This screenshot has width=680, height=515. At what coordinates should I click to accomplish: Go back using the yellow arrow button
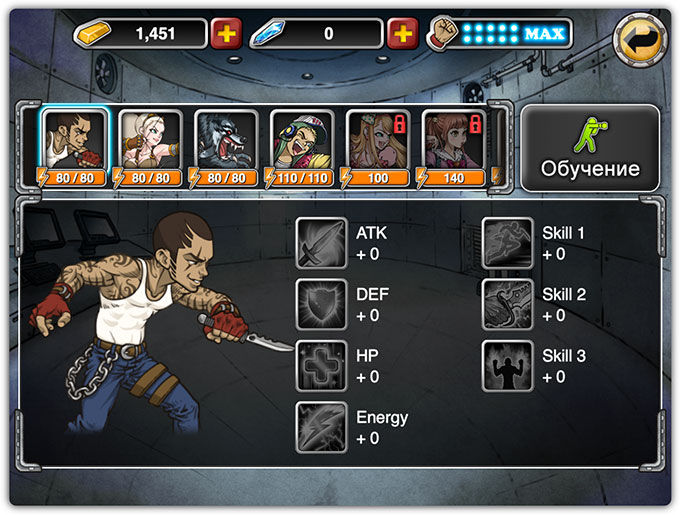[640, 40]
